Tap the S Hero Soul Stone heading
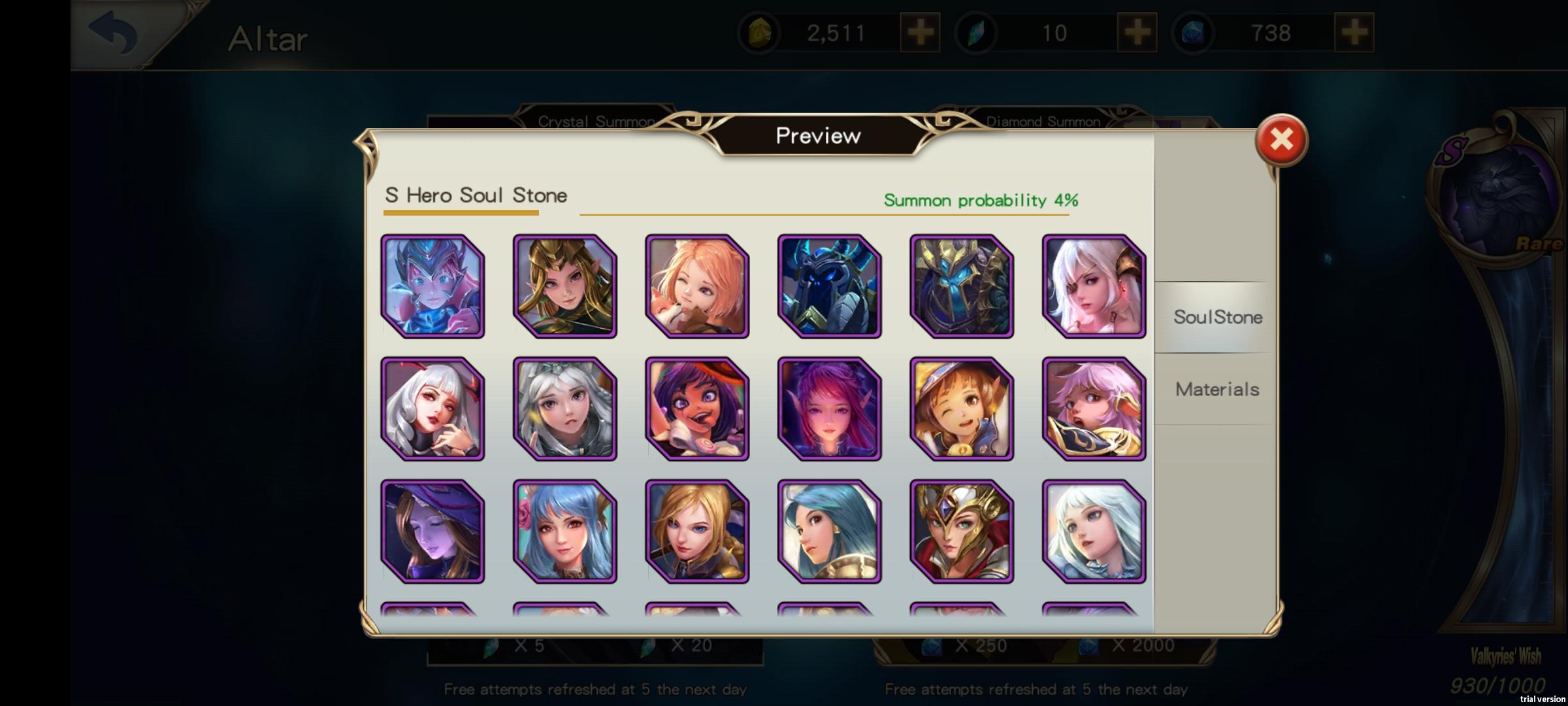The image size is (1568, 706). [475, 195]
